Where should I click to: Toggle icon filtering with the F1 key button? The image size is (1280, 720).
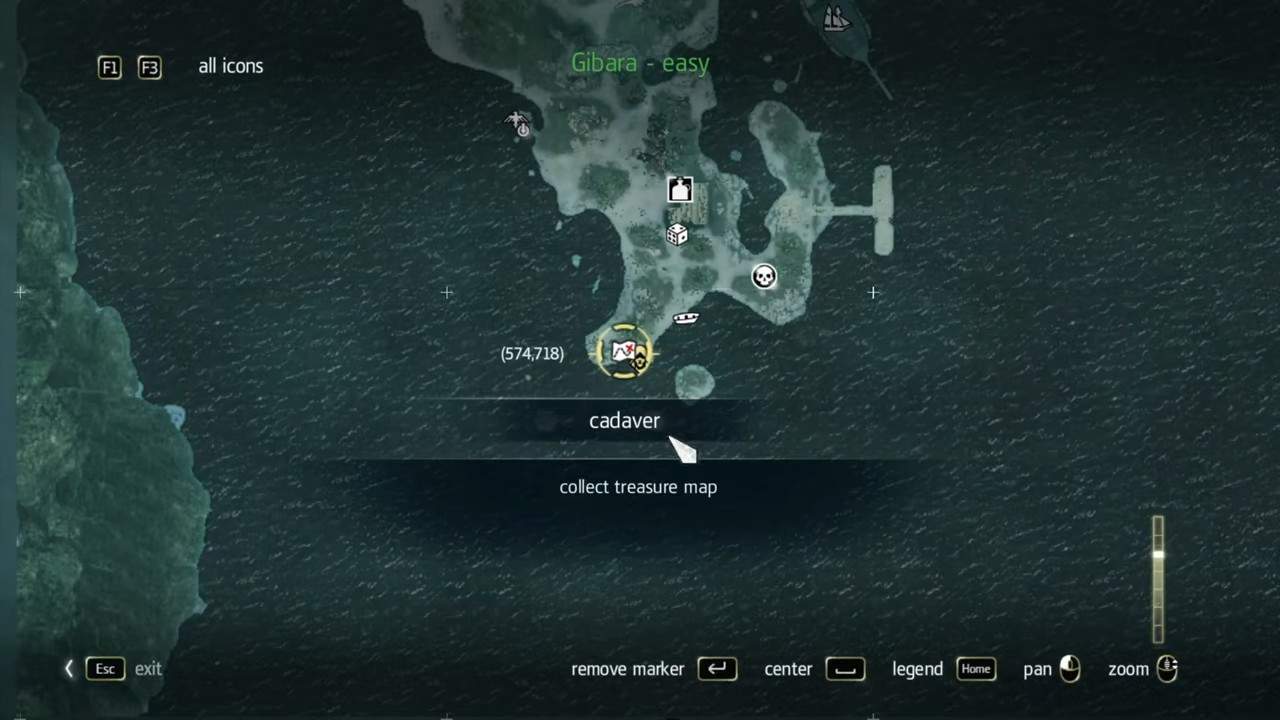[109, 67]
